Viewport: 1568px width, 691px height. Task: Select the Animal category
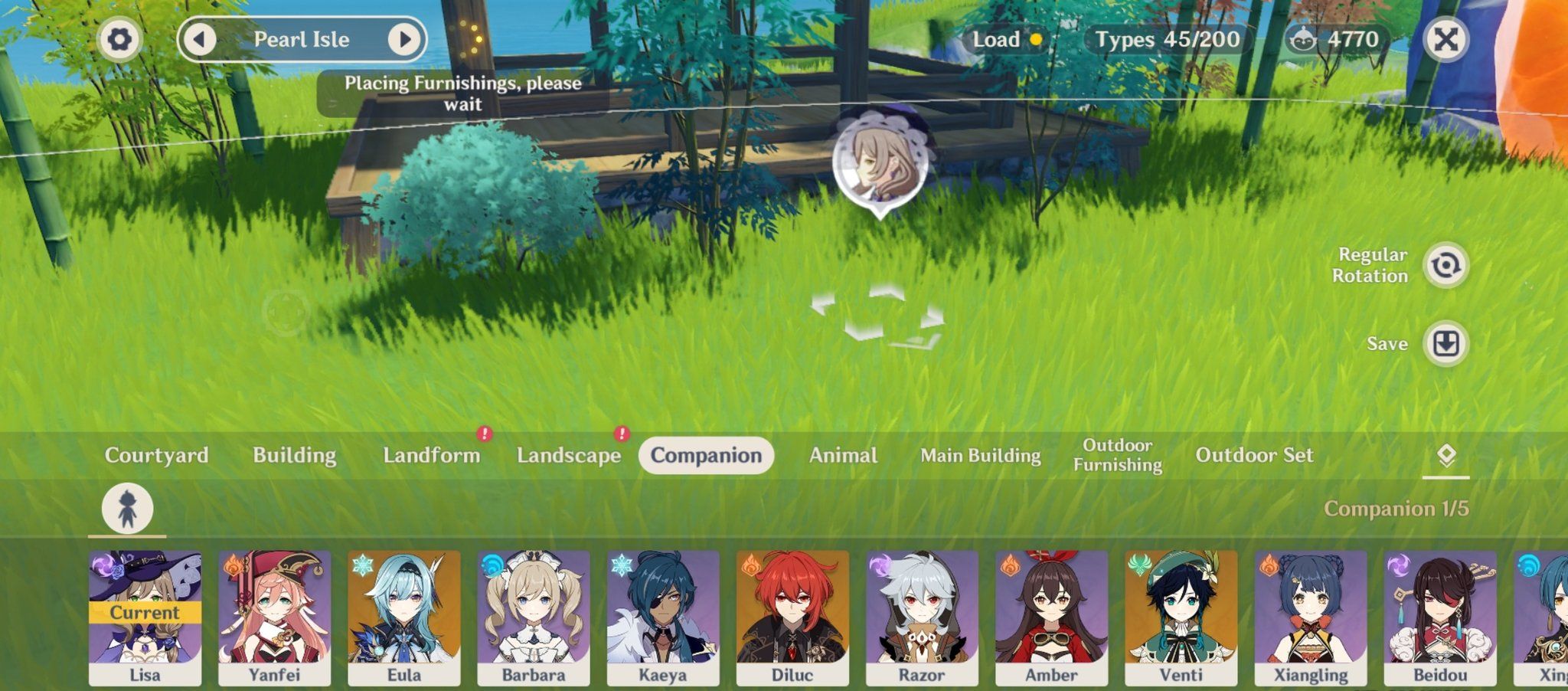coord(842,455)
